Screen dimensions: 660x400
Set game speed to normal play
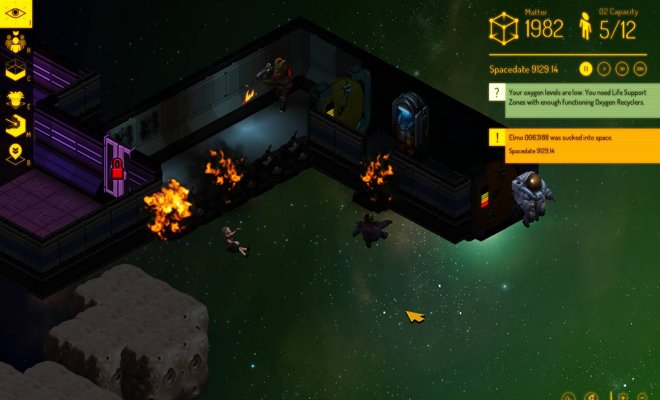(x=604, y=69)
